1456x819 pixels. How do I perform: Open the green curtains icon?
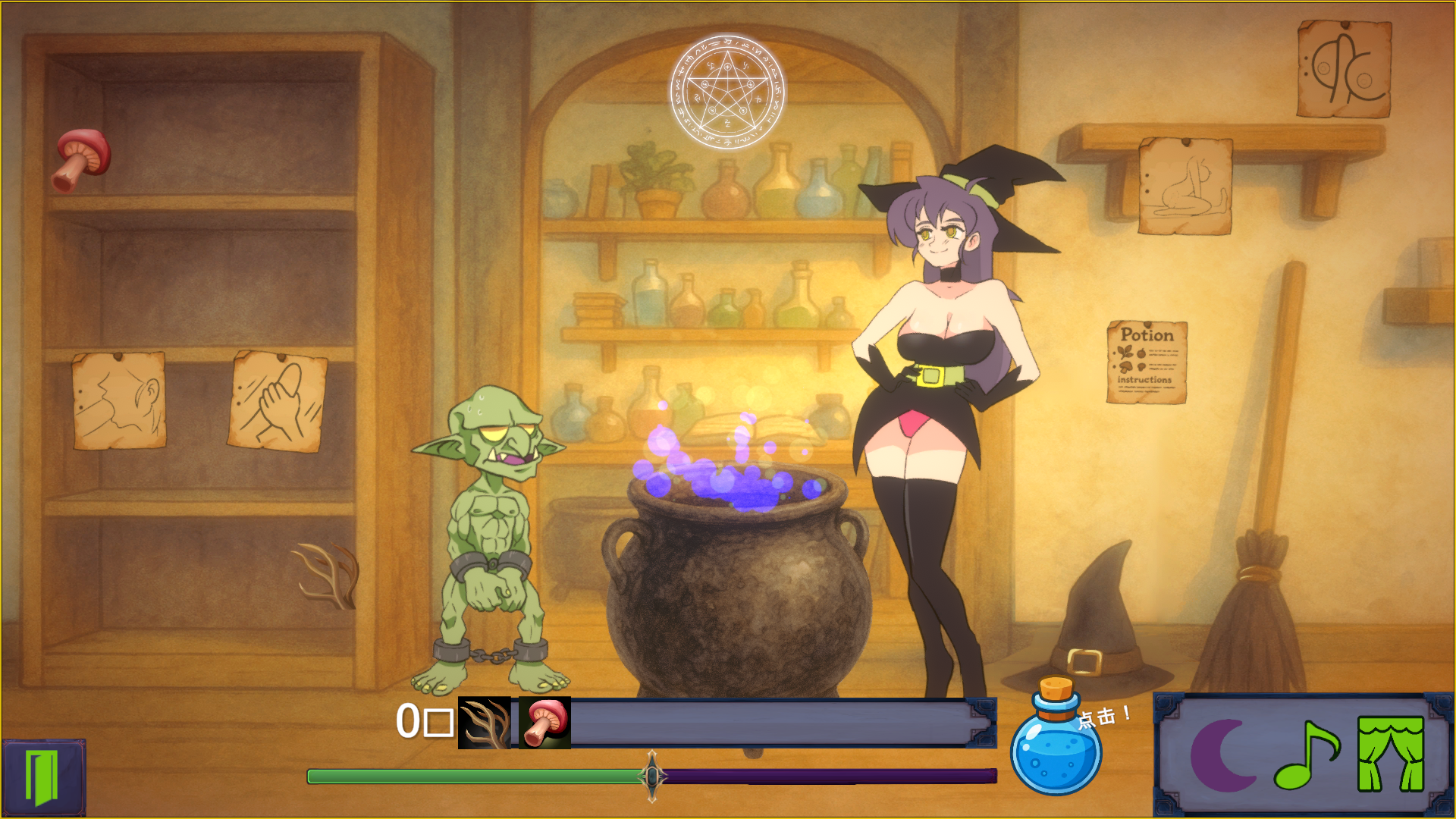tap(1391, 755)
